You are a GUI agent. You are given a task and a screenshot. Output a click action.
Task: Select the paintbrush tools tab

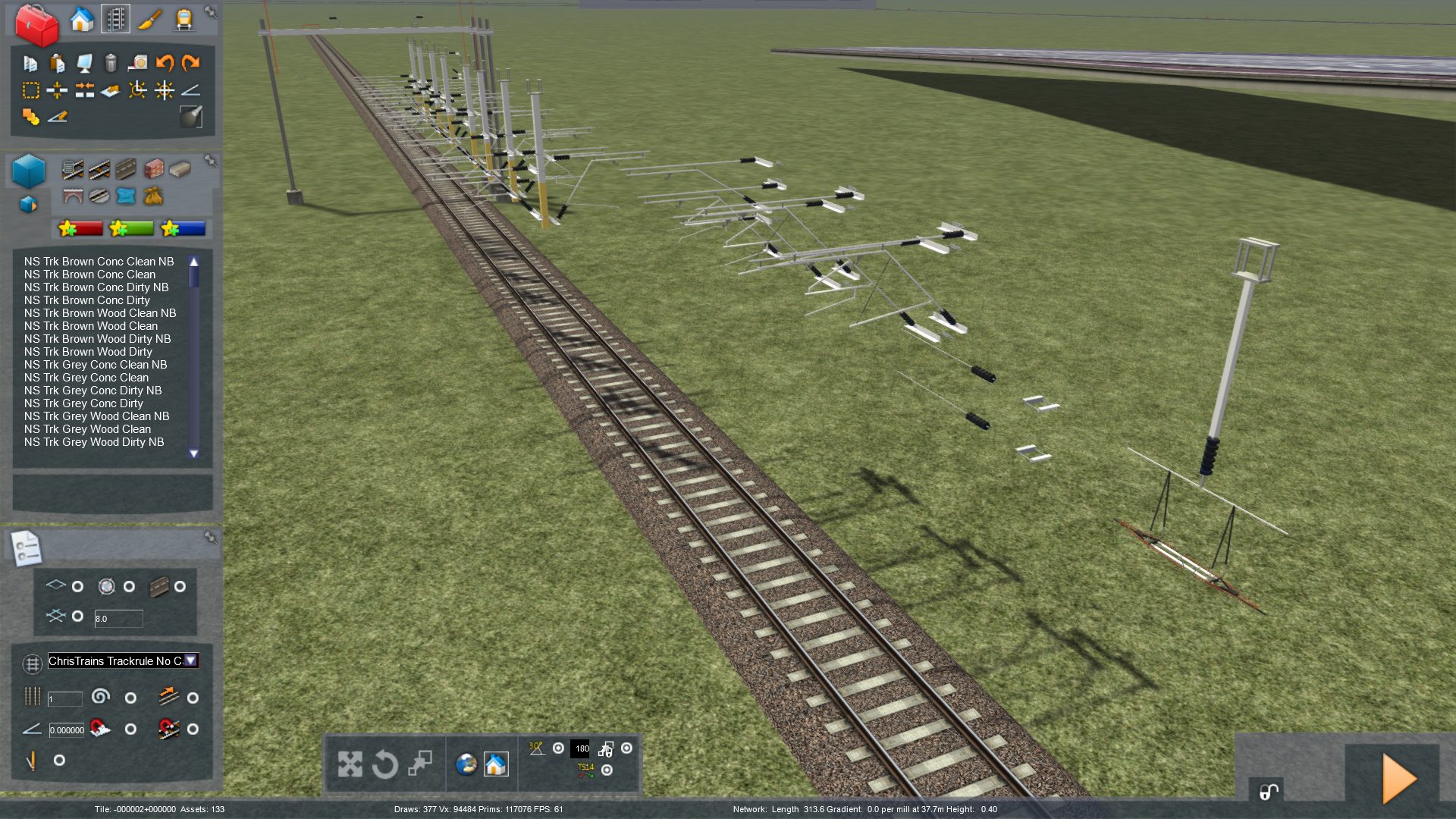[x=149, y=20]
